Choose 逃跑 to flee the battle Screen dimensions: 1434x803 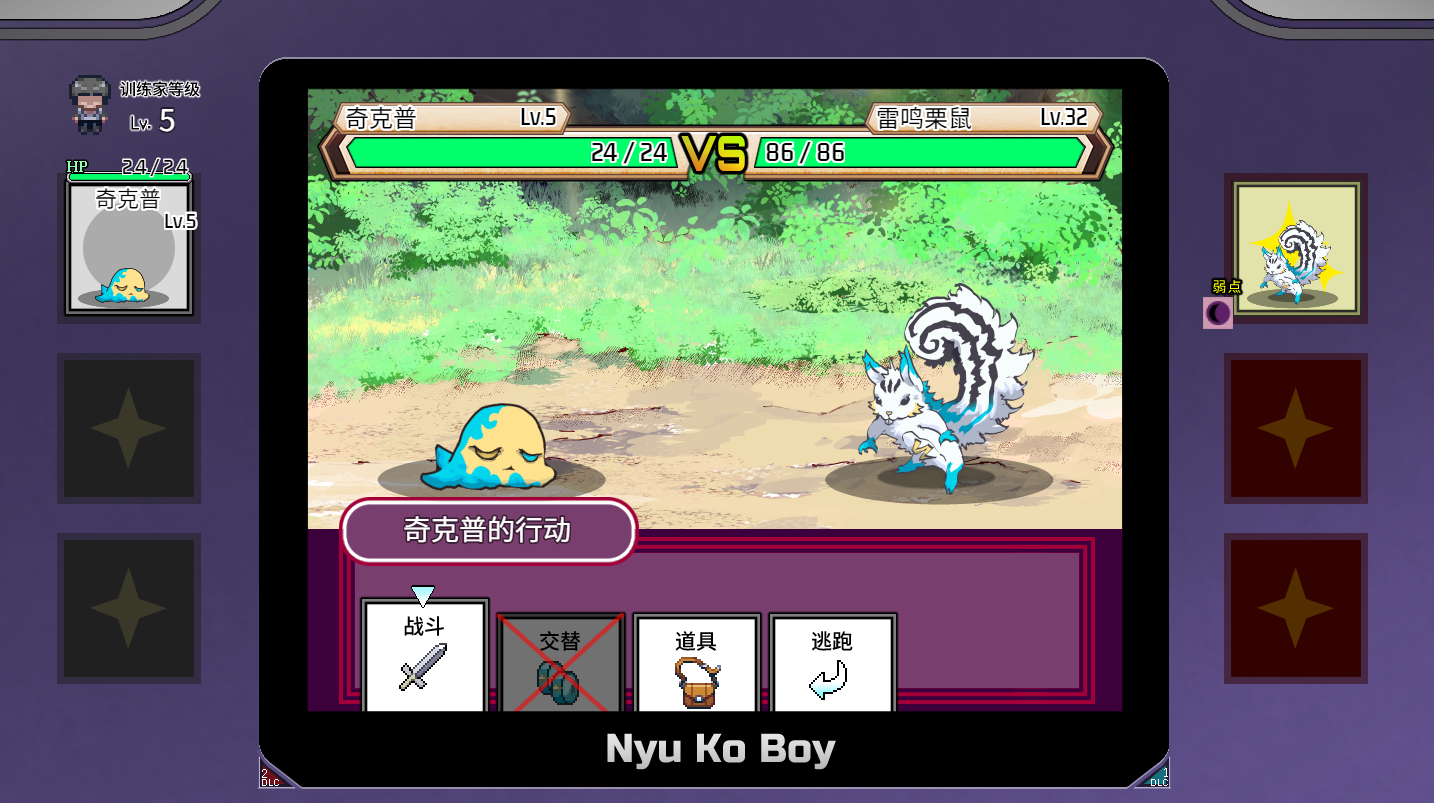coord(832,662)
